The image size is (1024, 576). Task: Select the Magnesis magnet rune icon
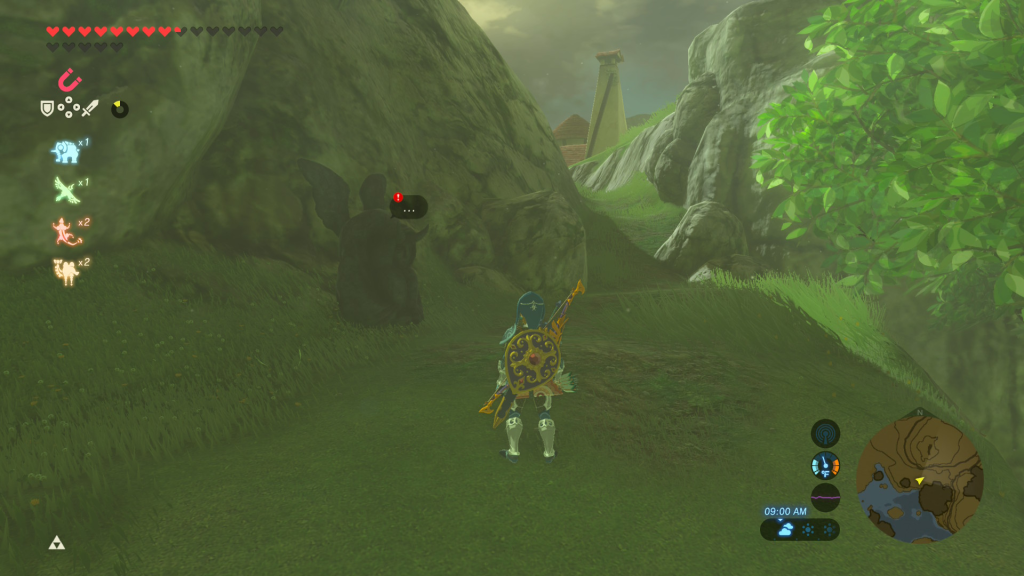click(x=70, y=79)
